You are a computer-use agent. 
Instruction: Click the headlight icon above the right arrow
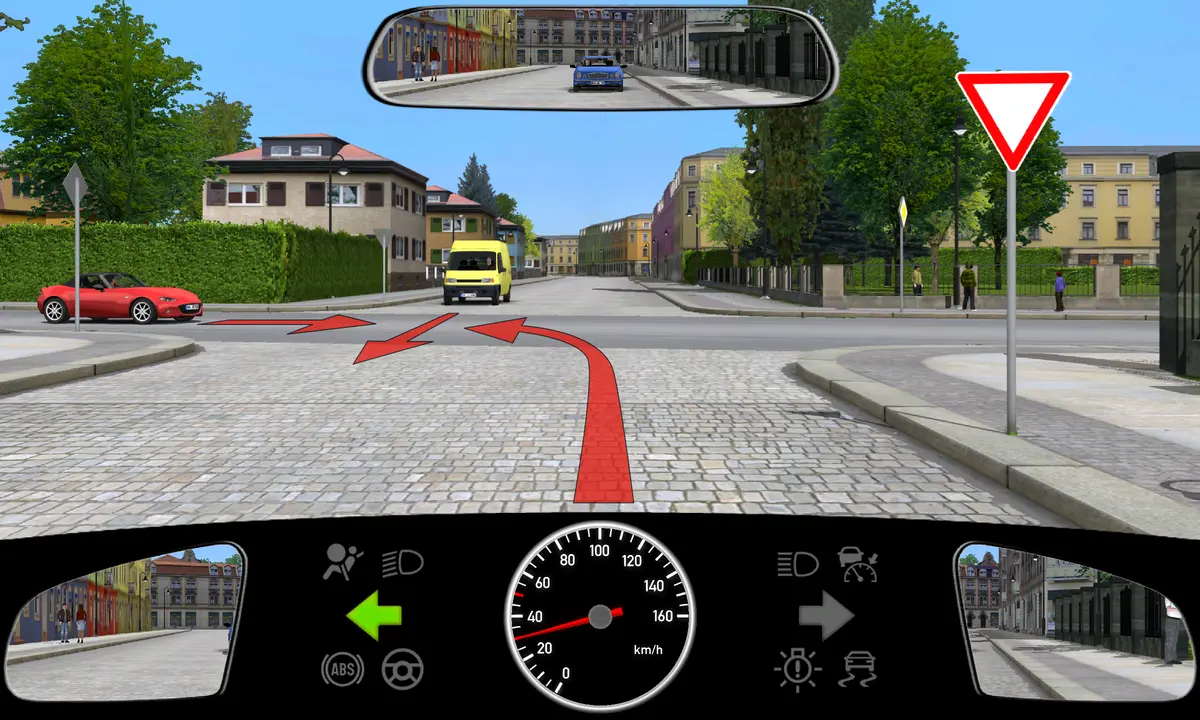point(798,564)
